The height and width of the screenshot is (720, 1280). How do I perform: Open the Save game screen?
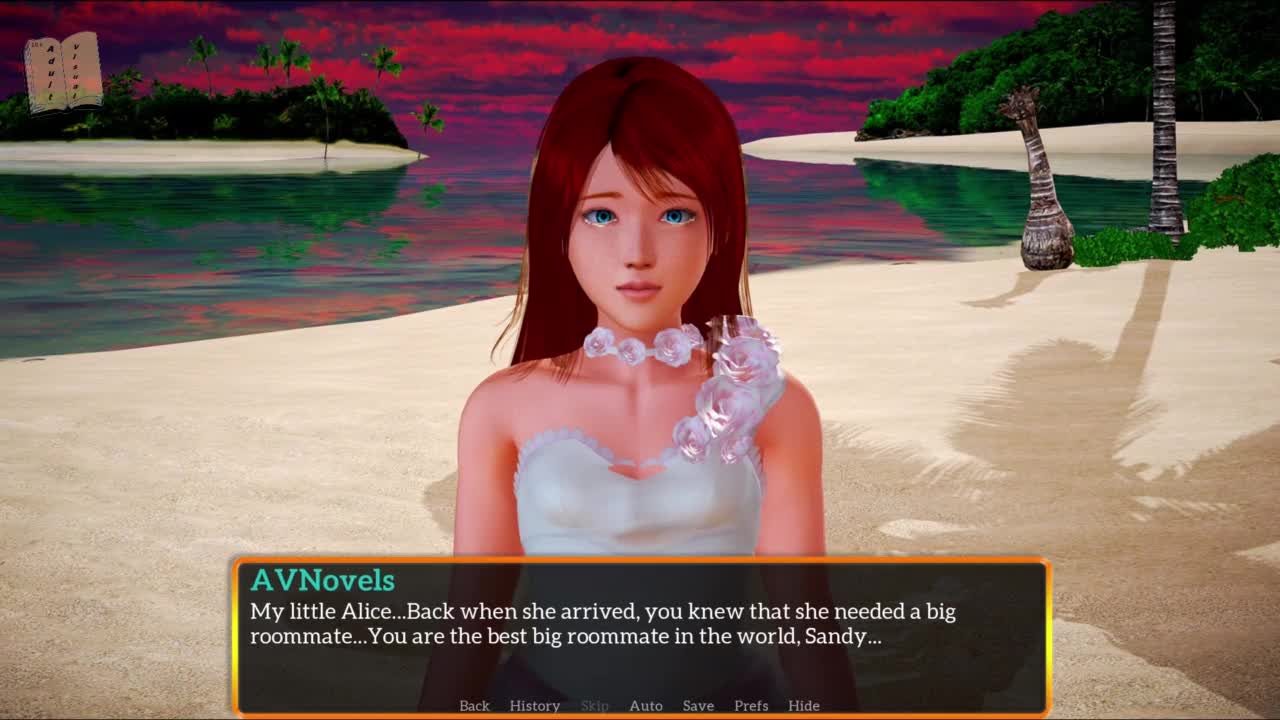click(x=698, y=706)
